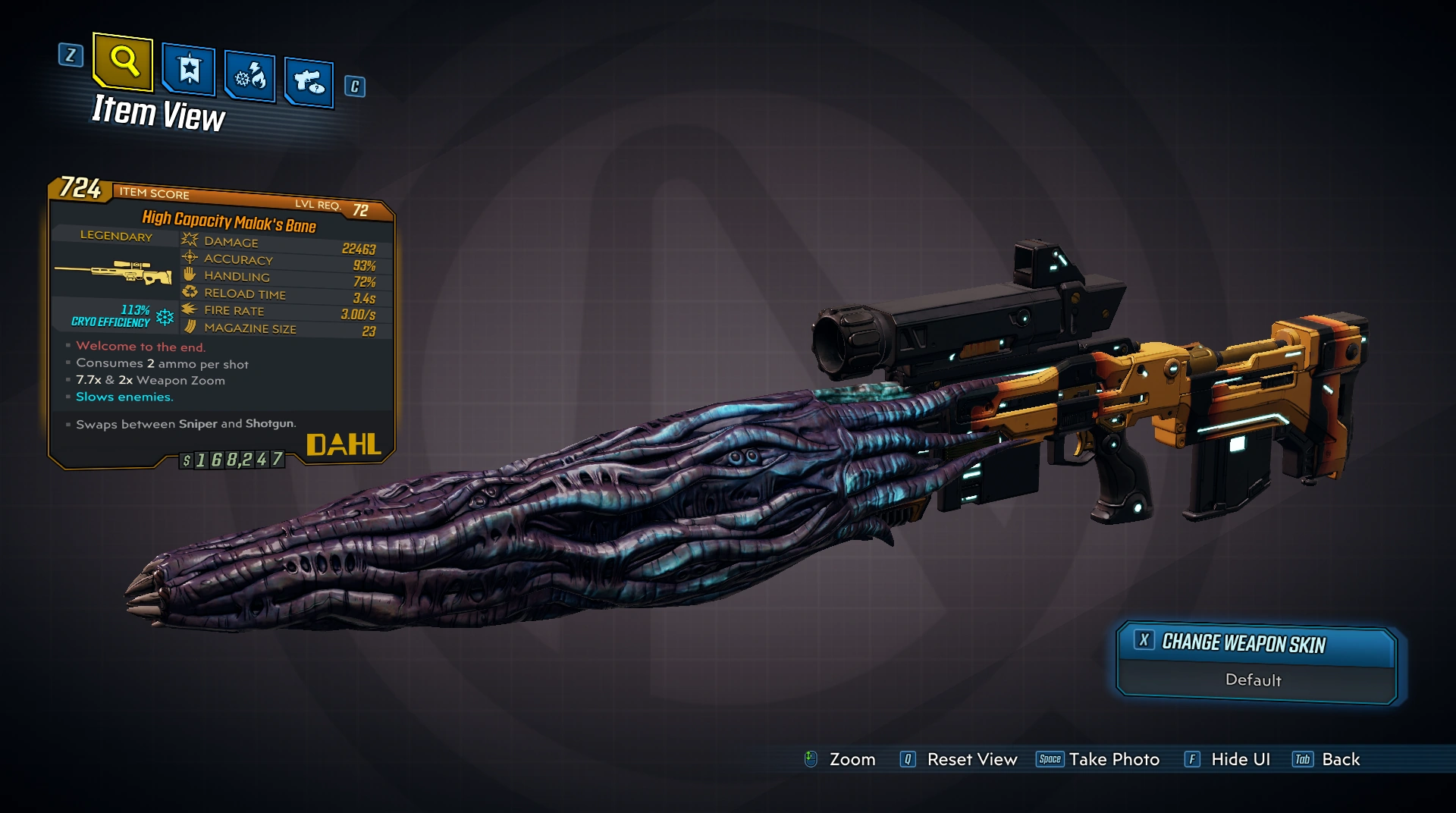Open the gear and flame tab

pos(249,77)
